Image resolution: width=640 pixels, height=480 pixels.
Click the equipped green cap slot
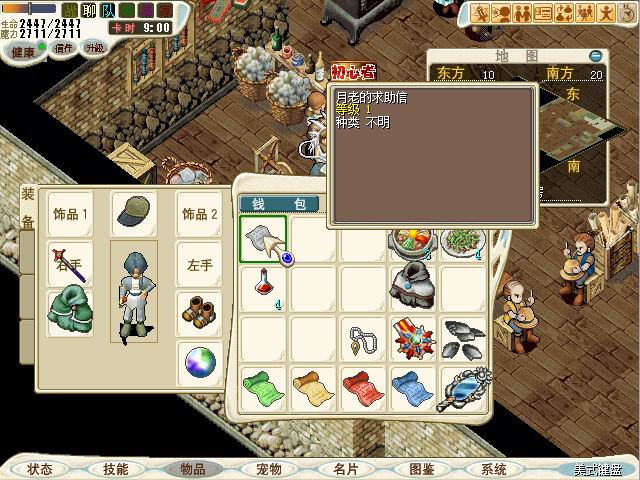133,213
